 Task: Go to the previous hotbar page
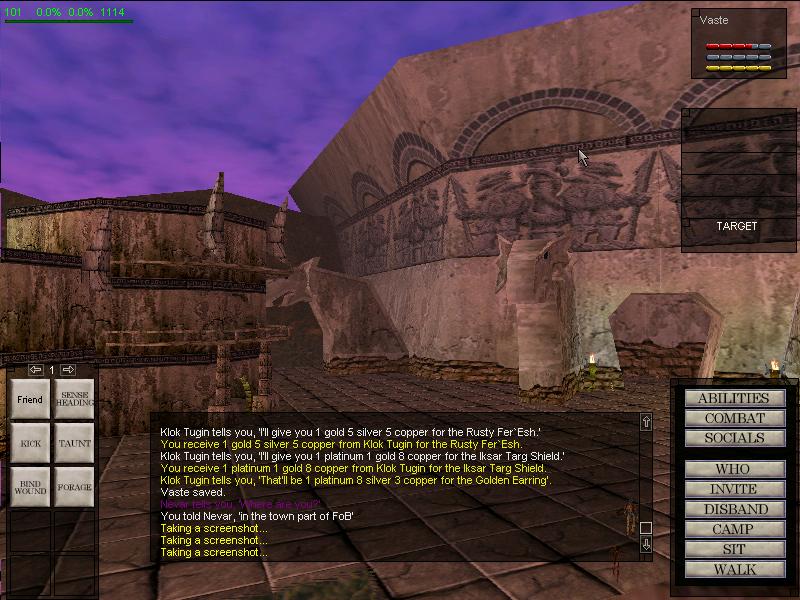tap(36, 369)
